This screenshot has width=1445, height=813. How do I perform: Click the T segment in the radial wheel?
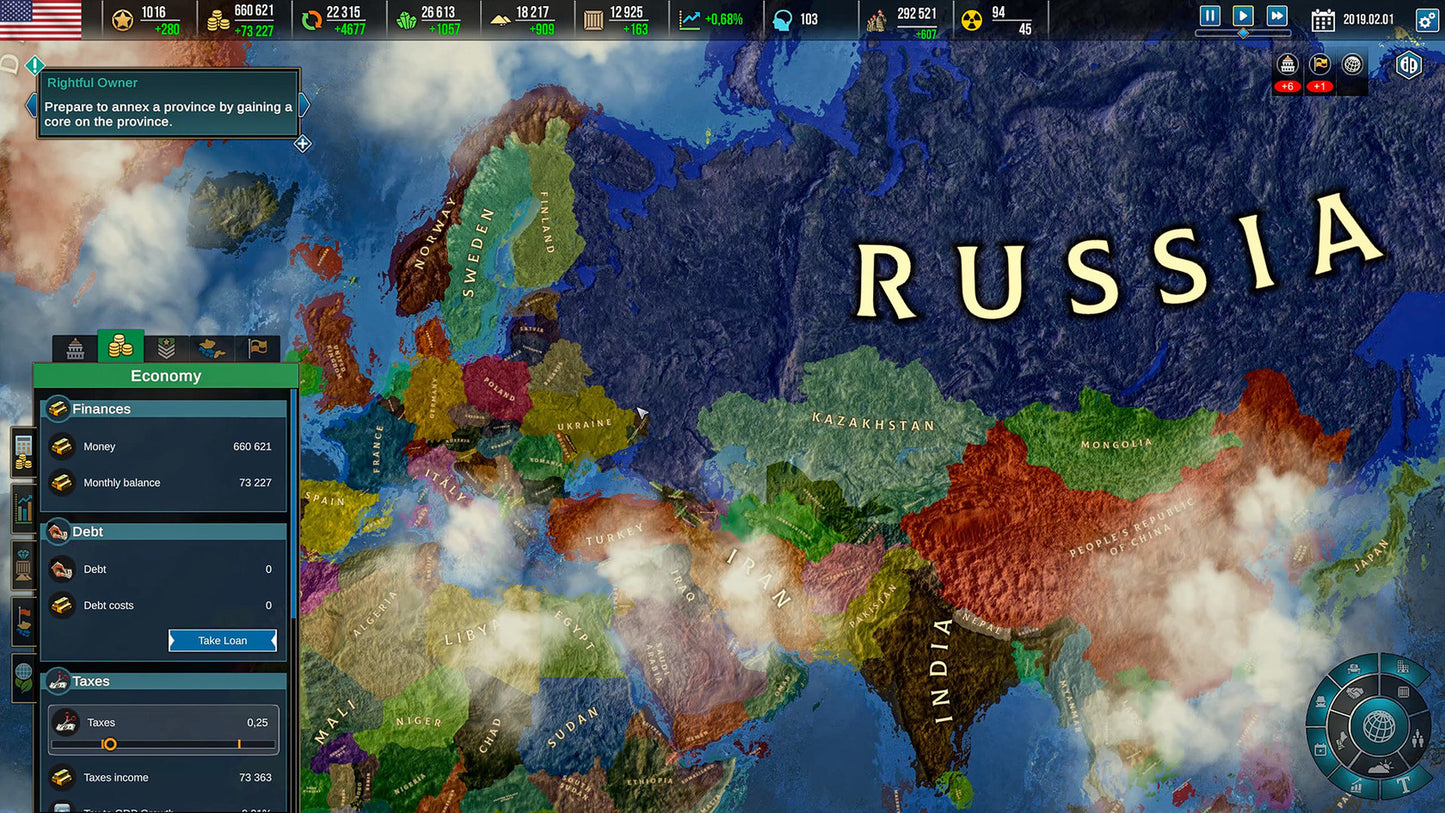coord(1404,786)
